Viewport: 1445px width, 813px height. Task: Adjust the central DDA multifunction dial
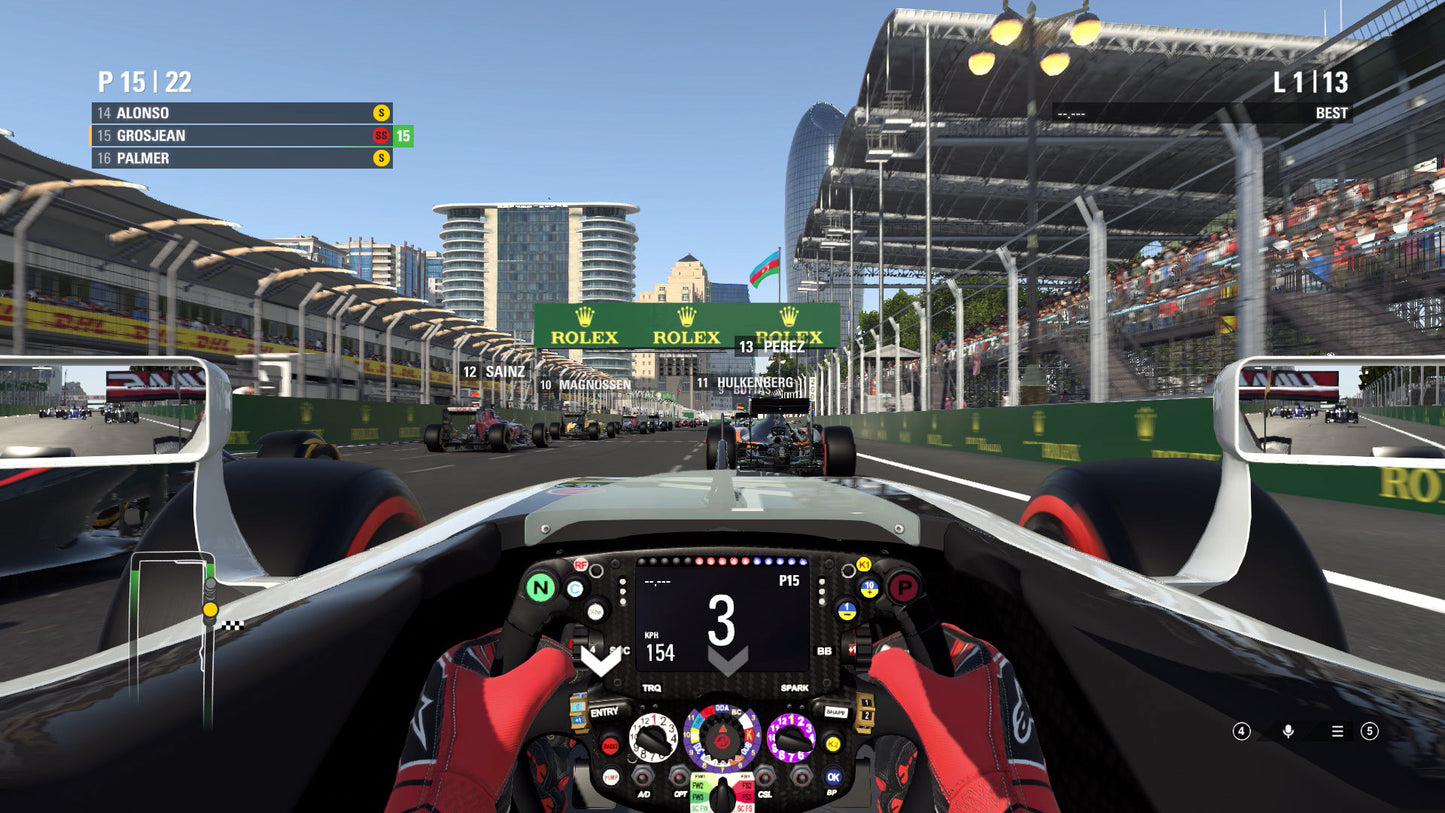pos(722,741)
